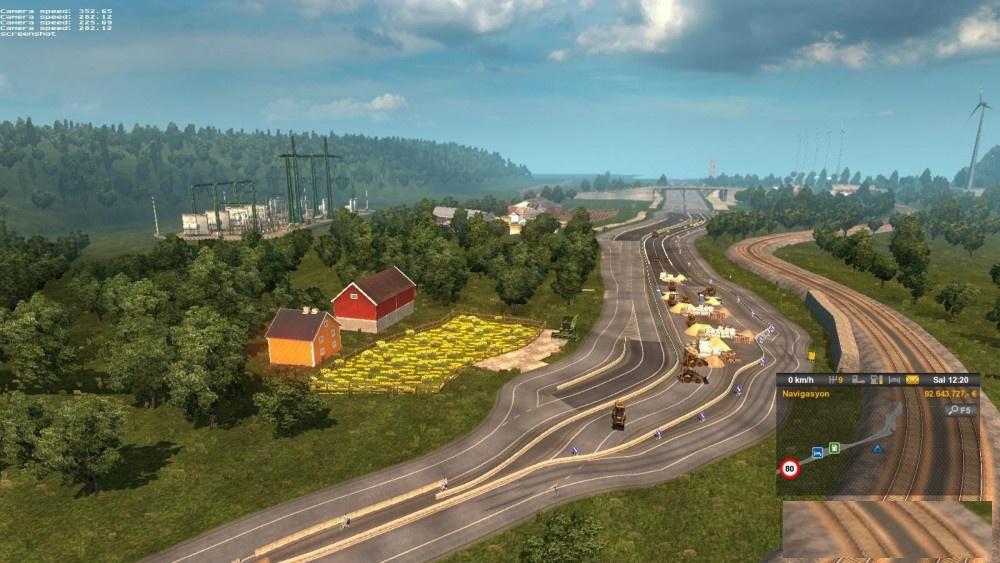Viewport: 1000px width, 563px height.
Task: Select the blue rest stop bed marker
Action: [x=817, y=452]
